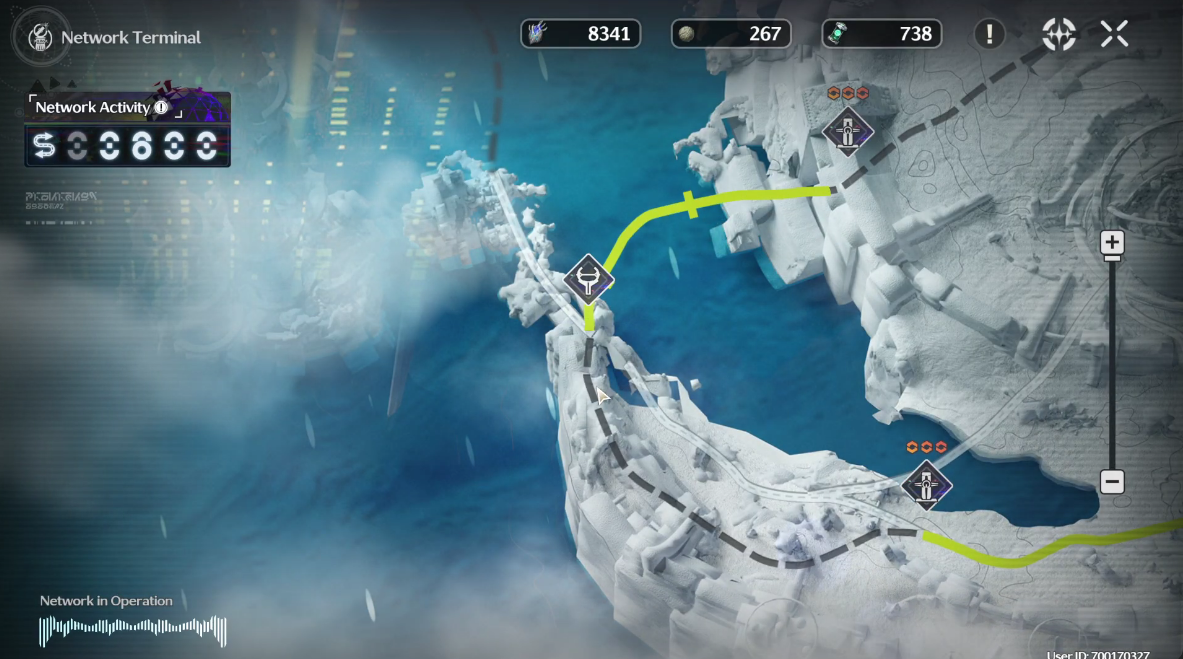
Task: Select the lower tower node near the lake
Action: click(927, 486)
